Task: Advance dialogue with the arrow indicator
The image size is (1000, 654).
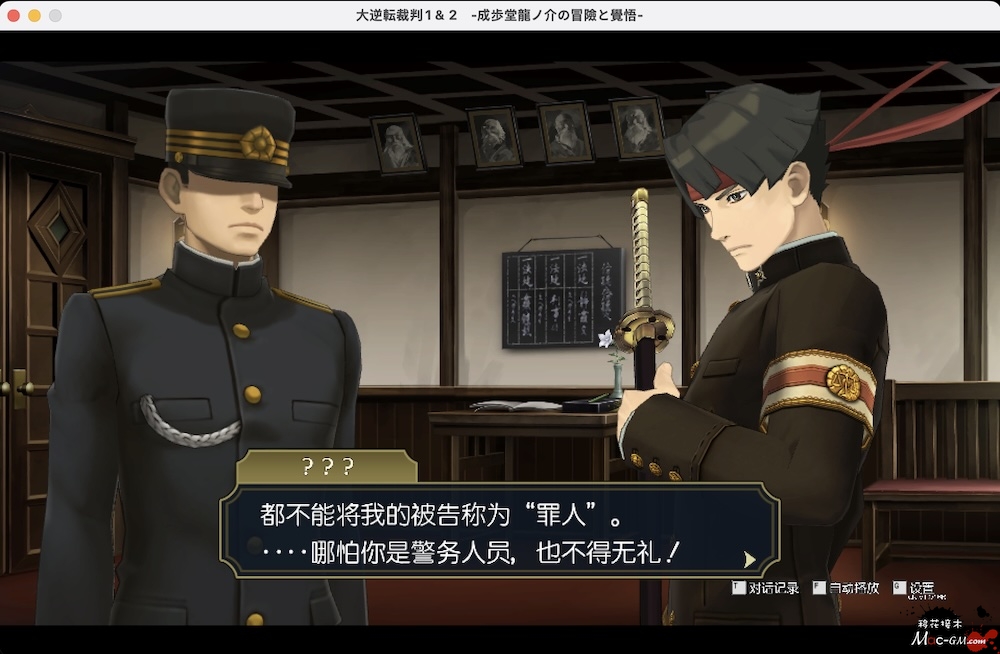Action: [750, 559]
